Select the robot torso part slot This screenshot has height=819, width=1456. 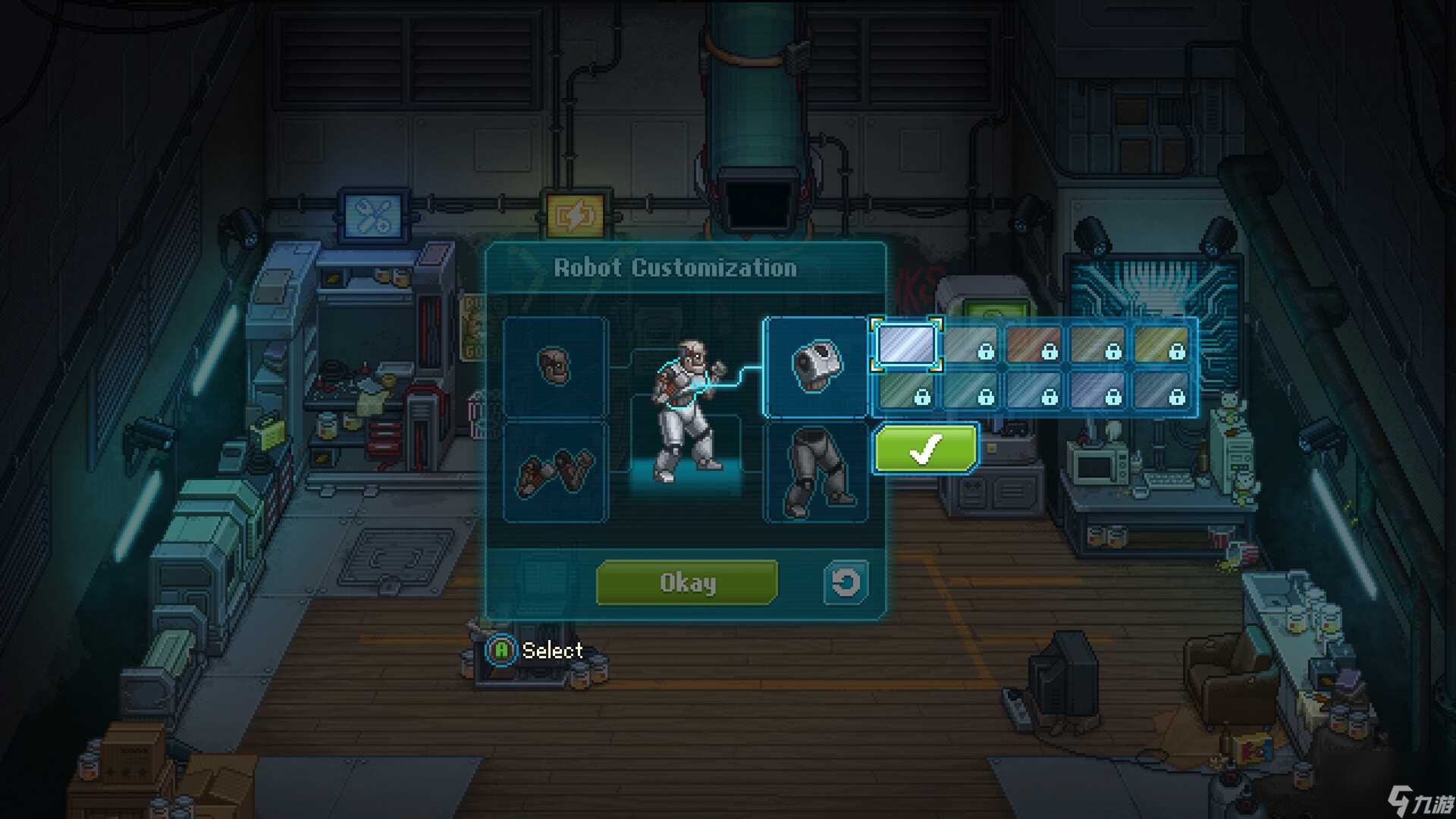pyautogui.click(x=815, y=367)
